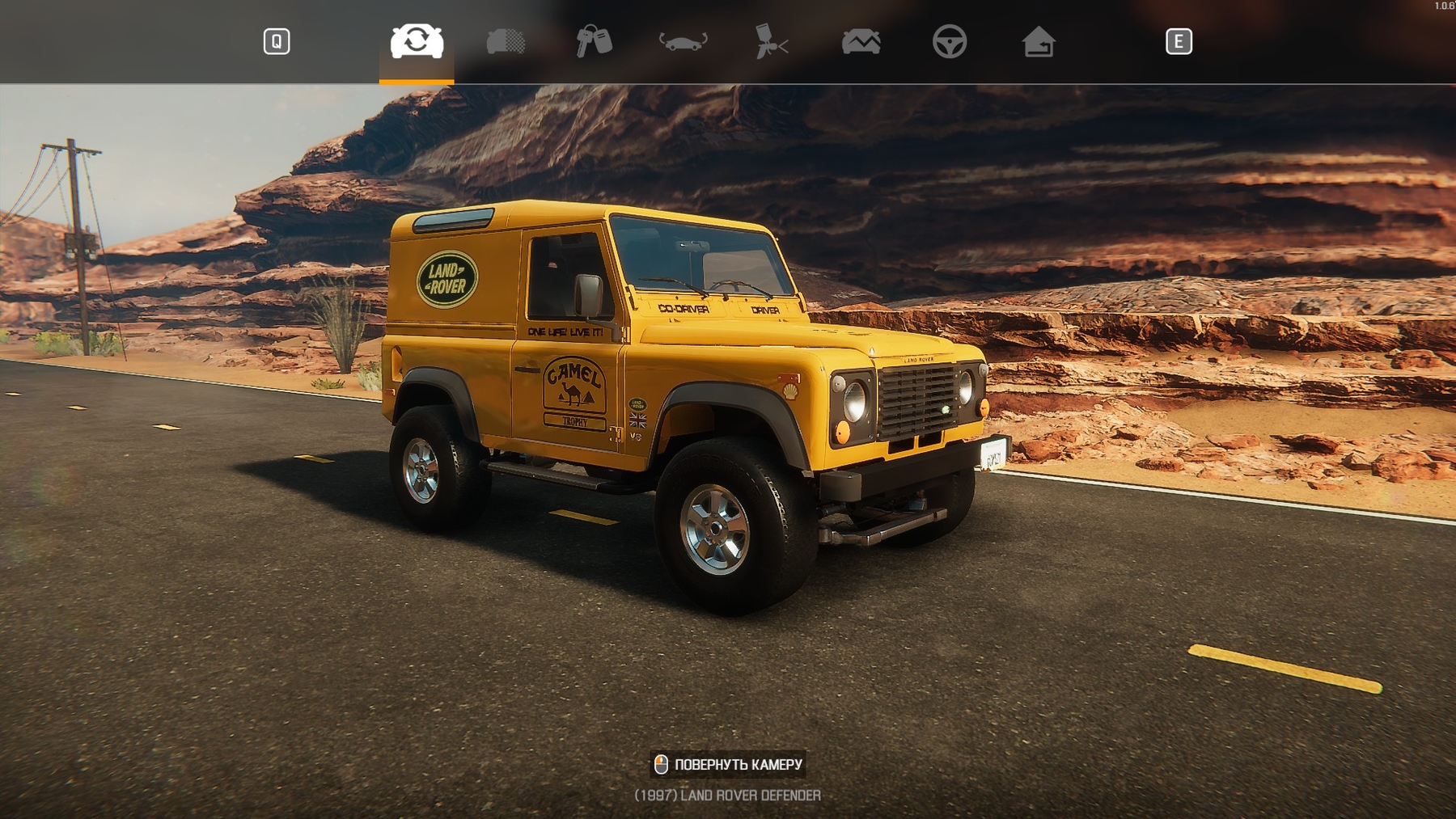
Task: Open the checkered car body tab
Action: click(506, 41)
